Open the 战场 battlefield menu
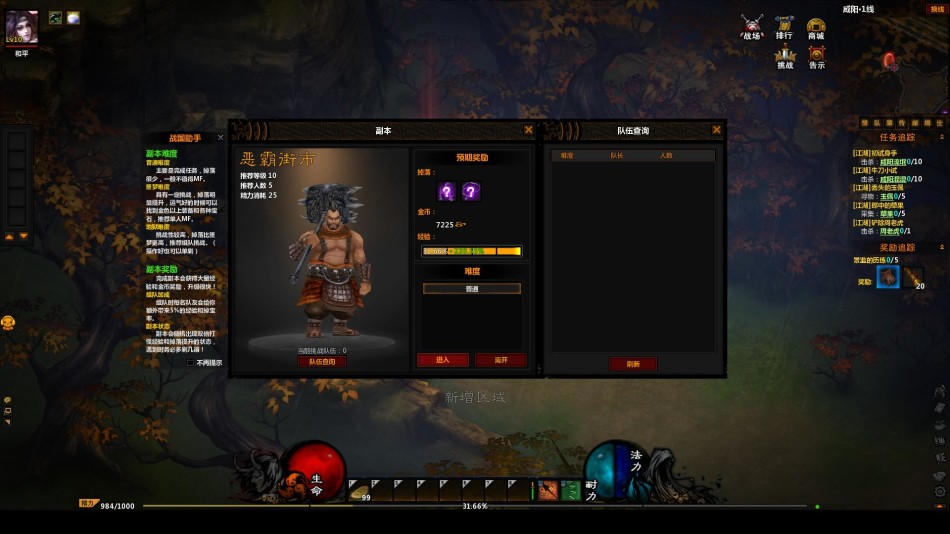 pos(752,25)
